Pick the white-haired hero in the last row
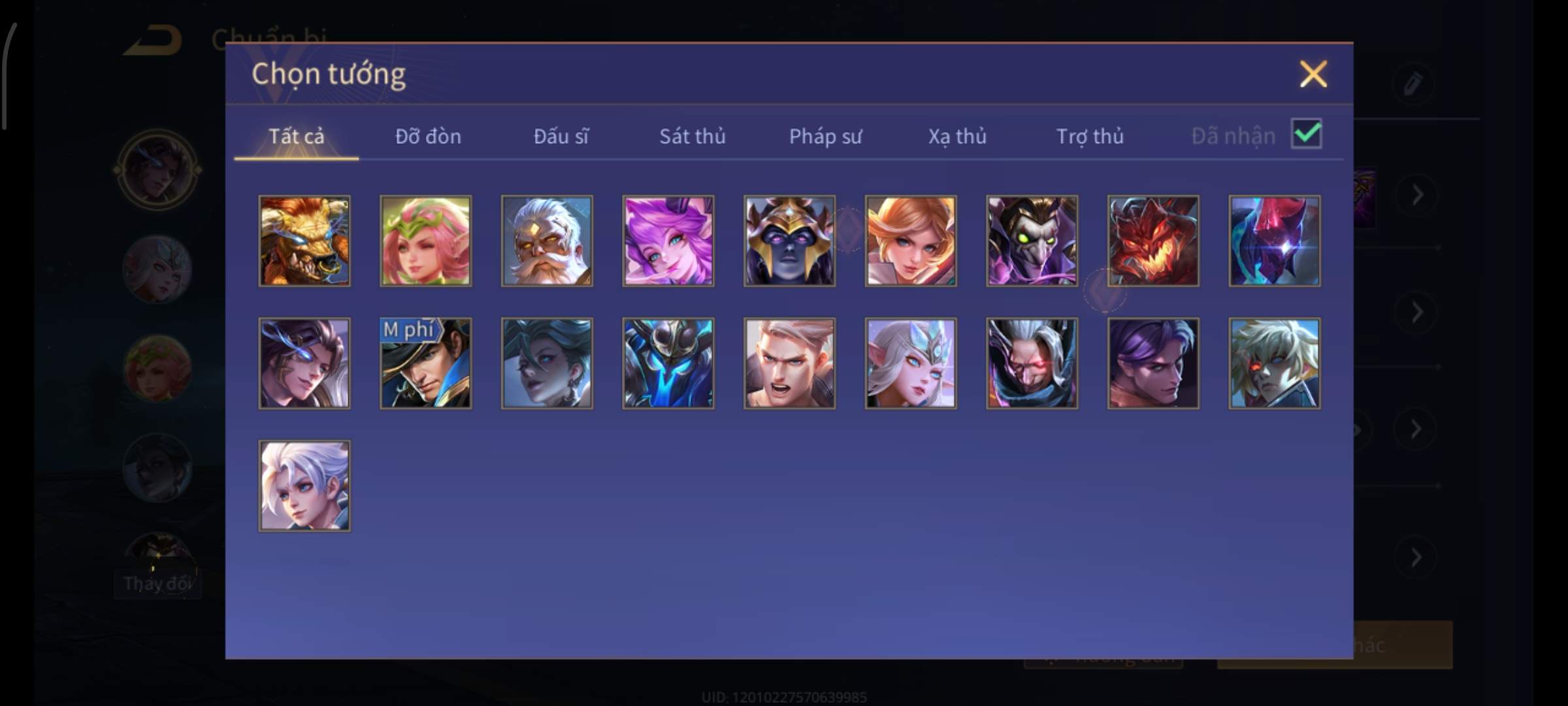The width and height of the screenshot is (1568, 706). coord(304,486)
